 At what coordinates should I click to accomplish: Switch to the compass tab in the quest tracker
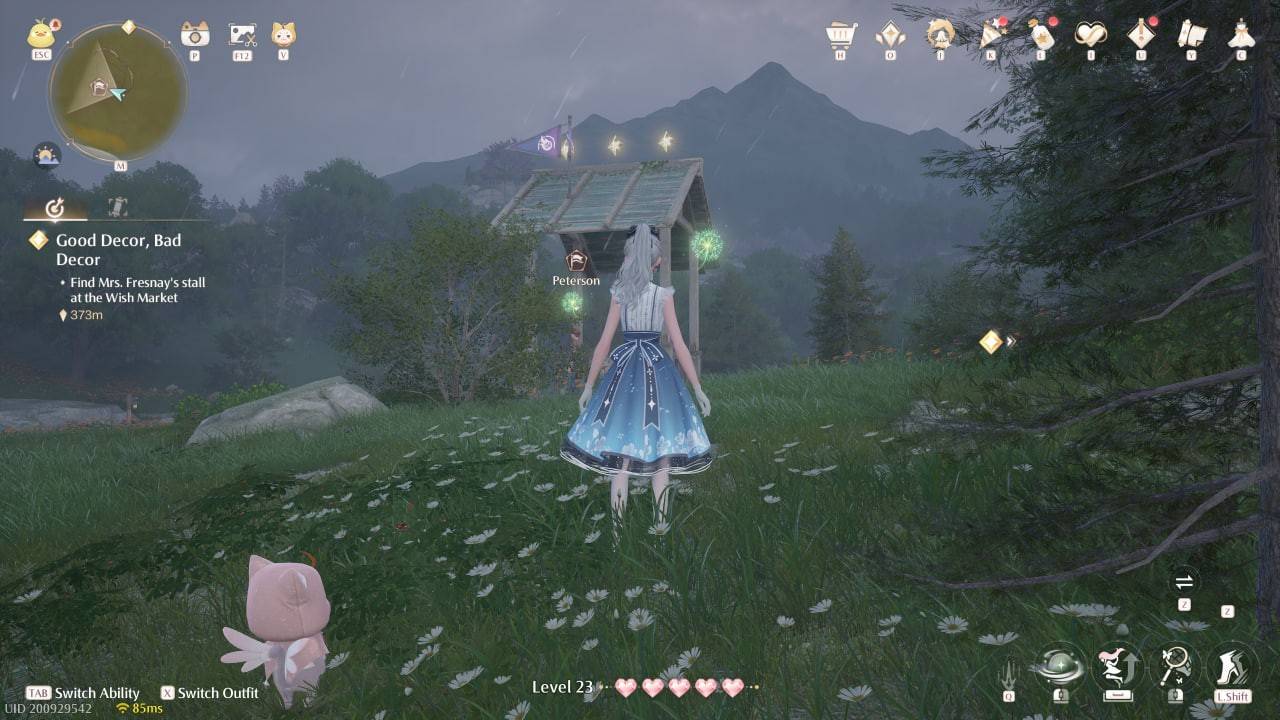click(55, 207)
